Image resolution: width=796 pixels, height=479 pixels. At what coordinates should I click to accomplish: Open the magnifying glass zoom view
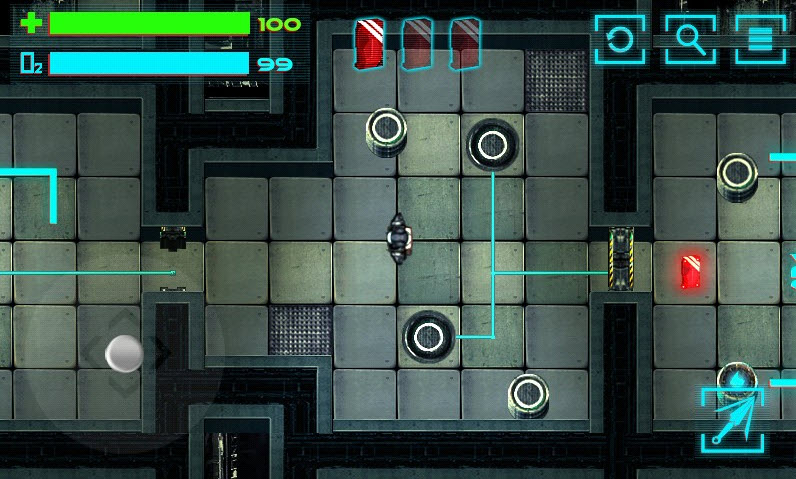tap(690, 39)
